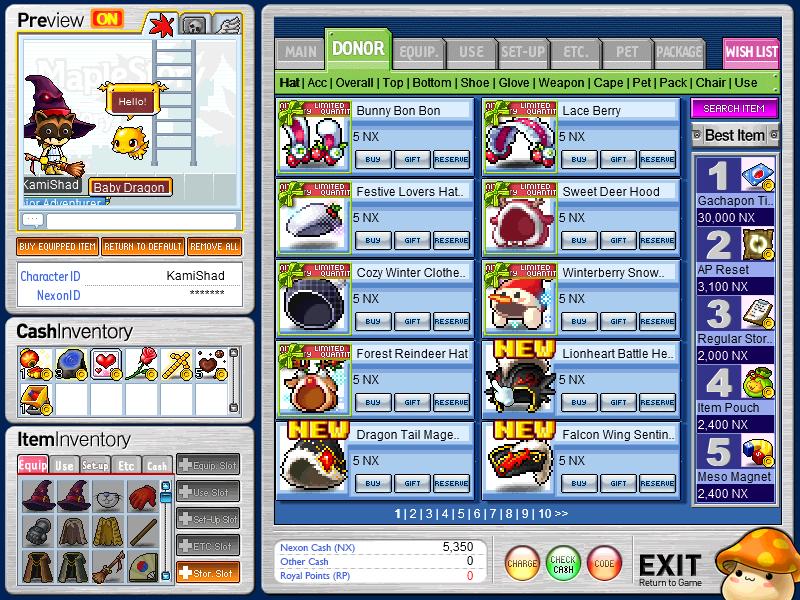Go to page 2 of items
Viewport: 800px width, 600px height.
[413, 514]
